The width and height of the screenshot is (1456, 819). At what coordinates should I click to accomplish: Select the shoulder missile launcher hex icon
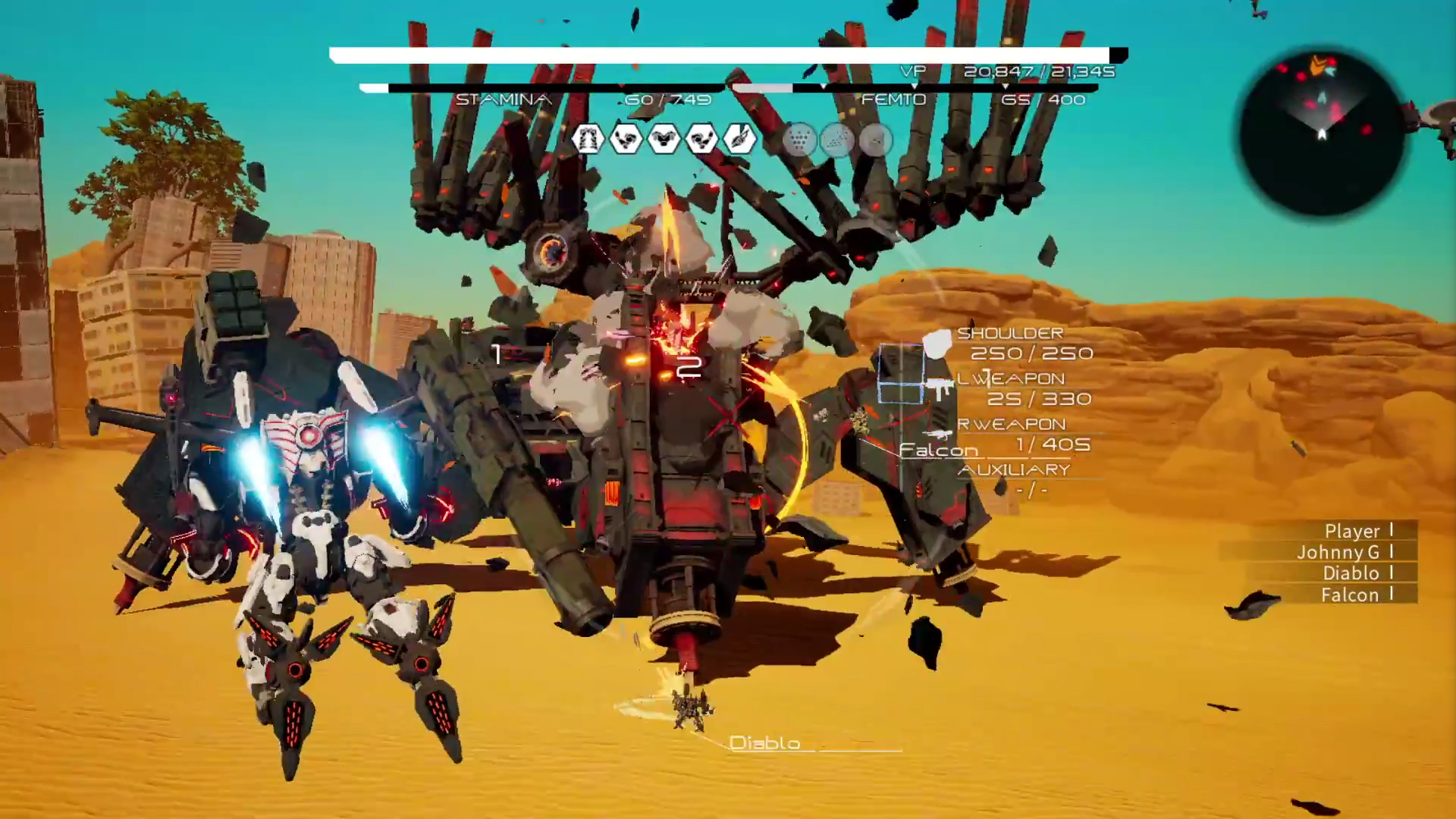tap(588, 140)
